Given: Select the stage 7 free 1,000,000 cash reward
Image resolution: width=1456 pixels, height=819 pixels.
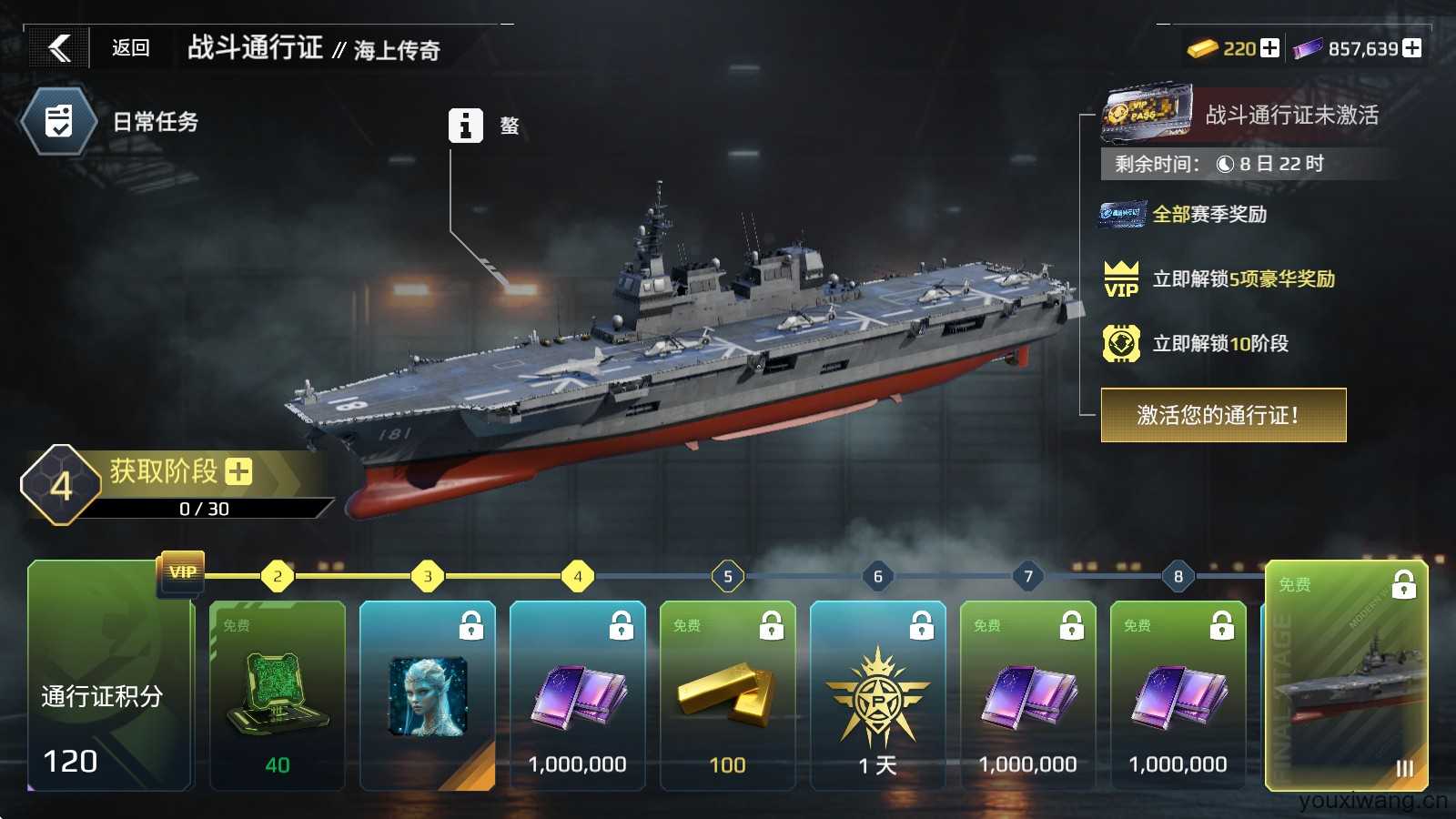Looking at the screenshot, I should [1028, 696].
